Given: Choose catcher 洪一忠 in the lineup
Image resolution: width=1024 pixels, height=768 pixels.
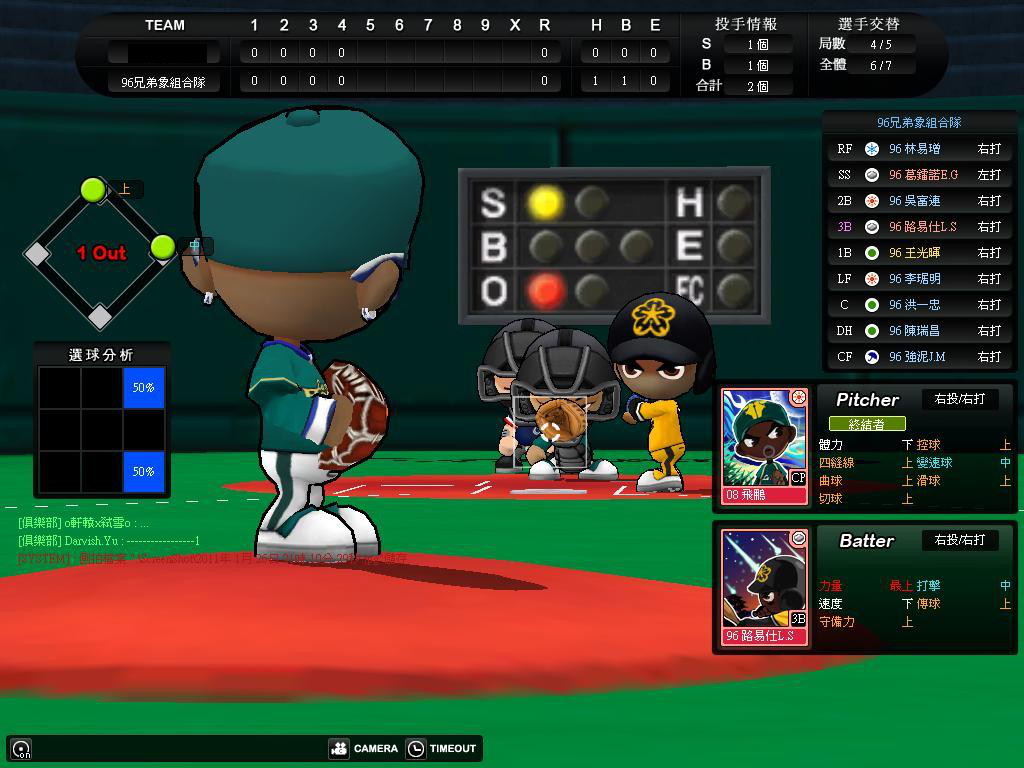Looking at the screenshot, I should [919, 305].
